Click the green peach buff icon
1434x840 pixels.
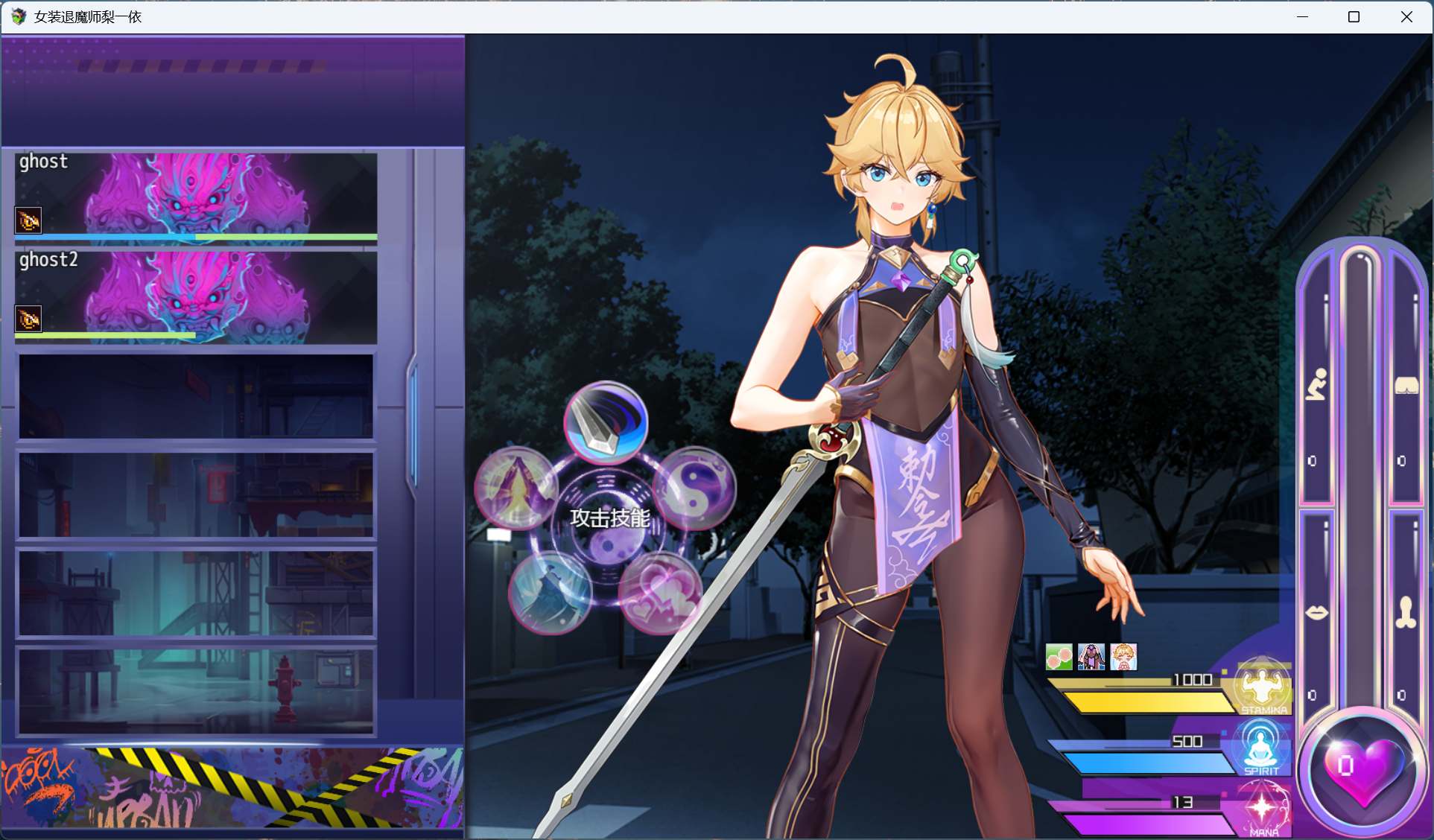[1058, 656]
